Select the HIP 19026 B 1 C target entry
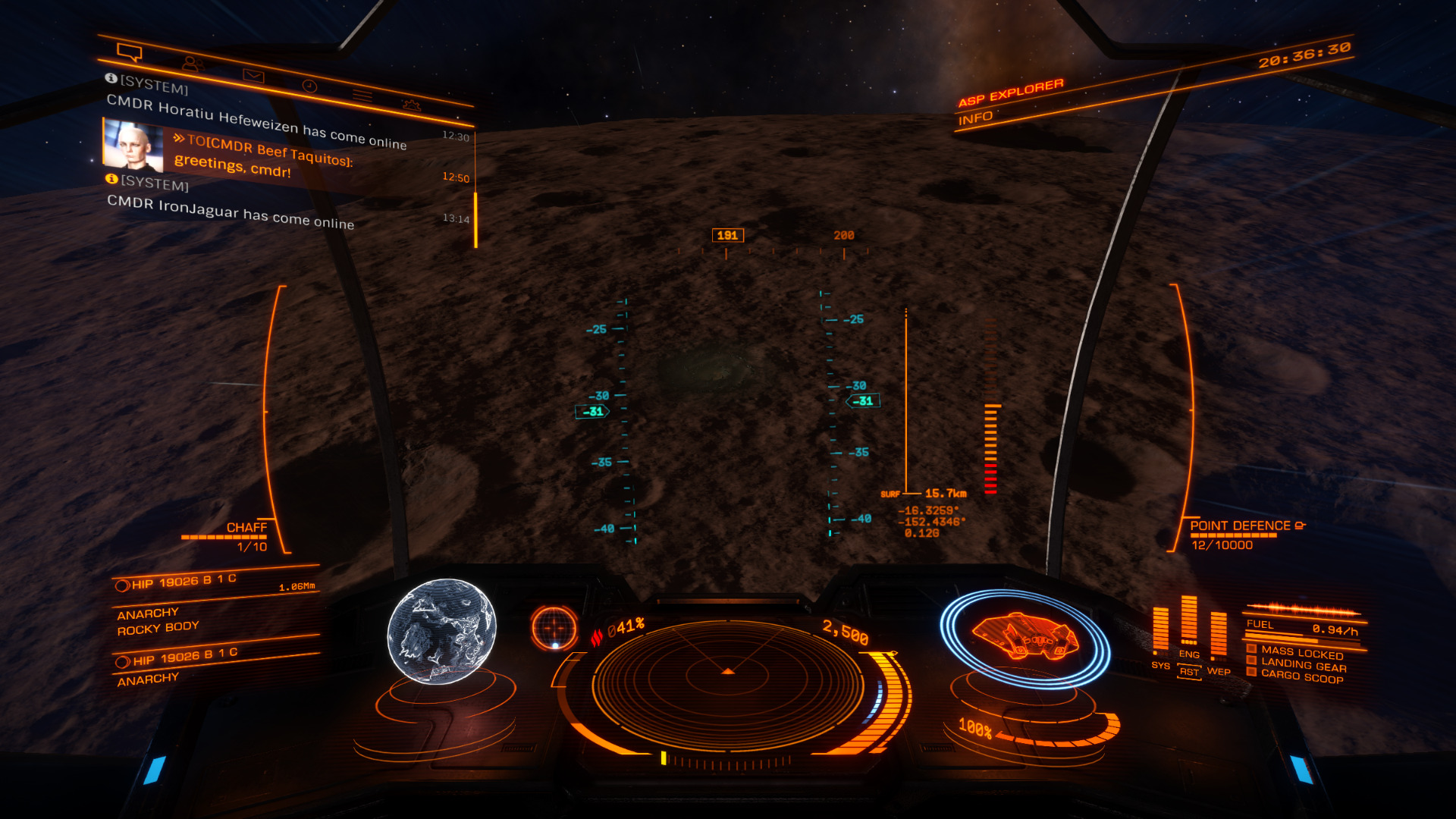This screenshot has width=1456, height=819. pos(184,582)
